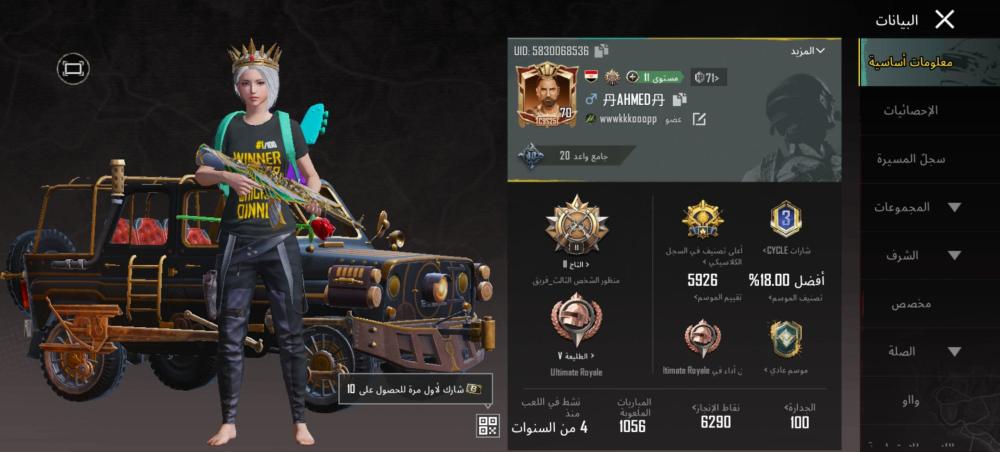Viewport: 1000px width, 452px height.
Task: Close the profile data screen
Action: pos(944,19)
